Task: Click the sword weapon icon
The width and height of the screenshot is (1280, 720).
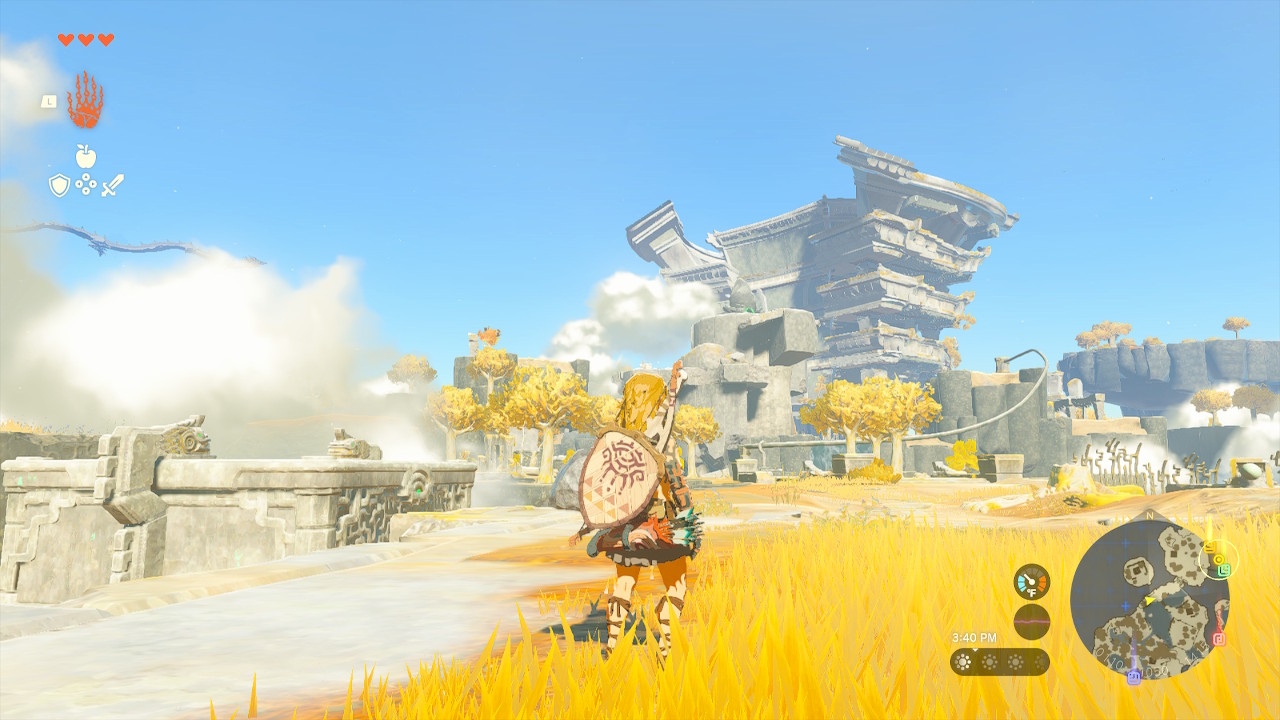Action: (x=110, y=185)
